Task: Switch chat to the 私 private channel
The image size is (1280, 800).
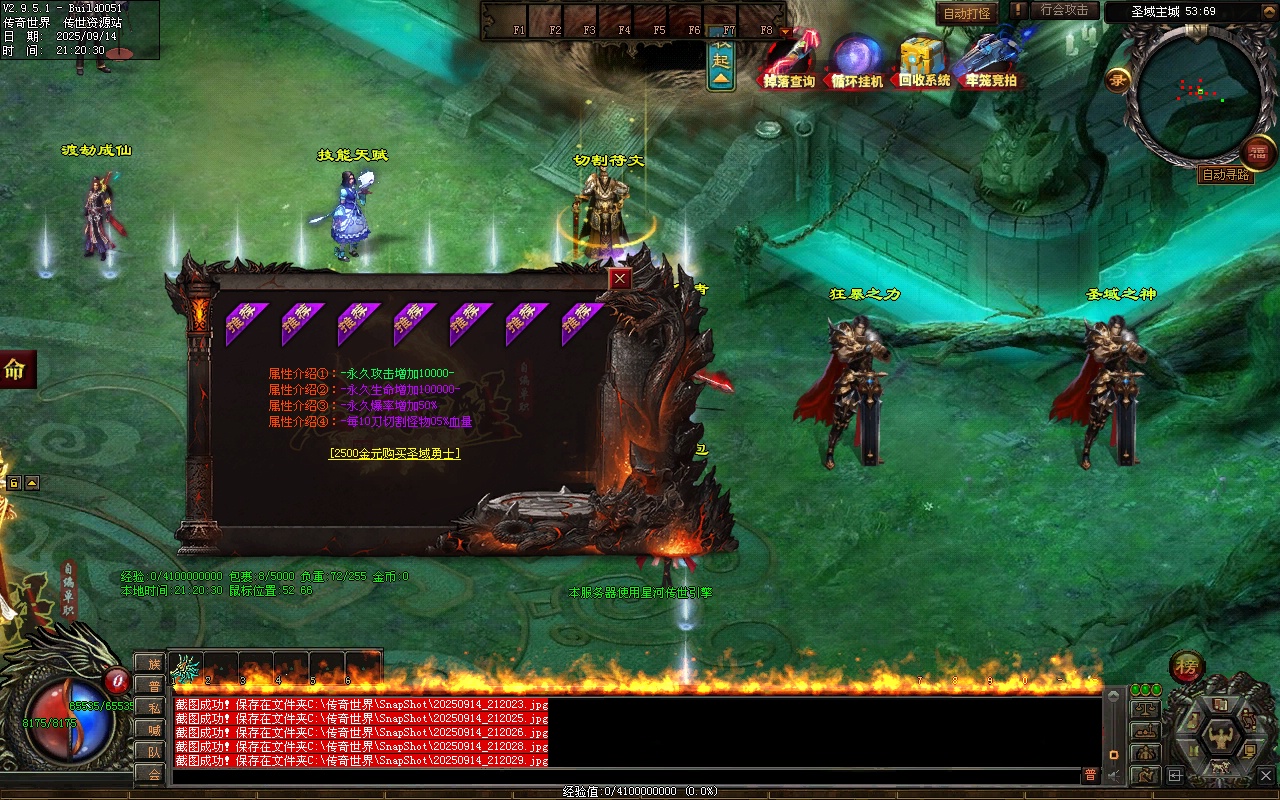Action: pos(153,707)
